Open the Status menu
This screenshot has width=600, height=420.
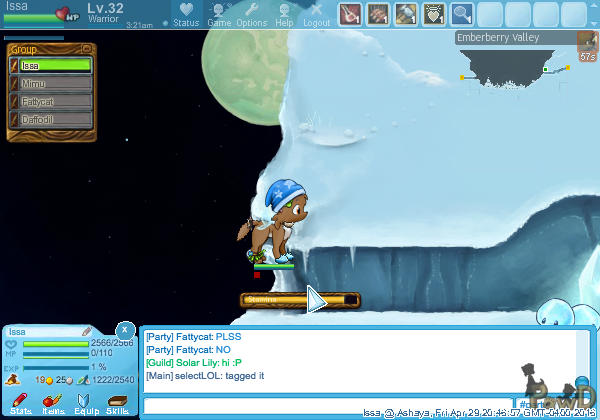pyautogui.click(x=186, y=14)
